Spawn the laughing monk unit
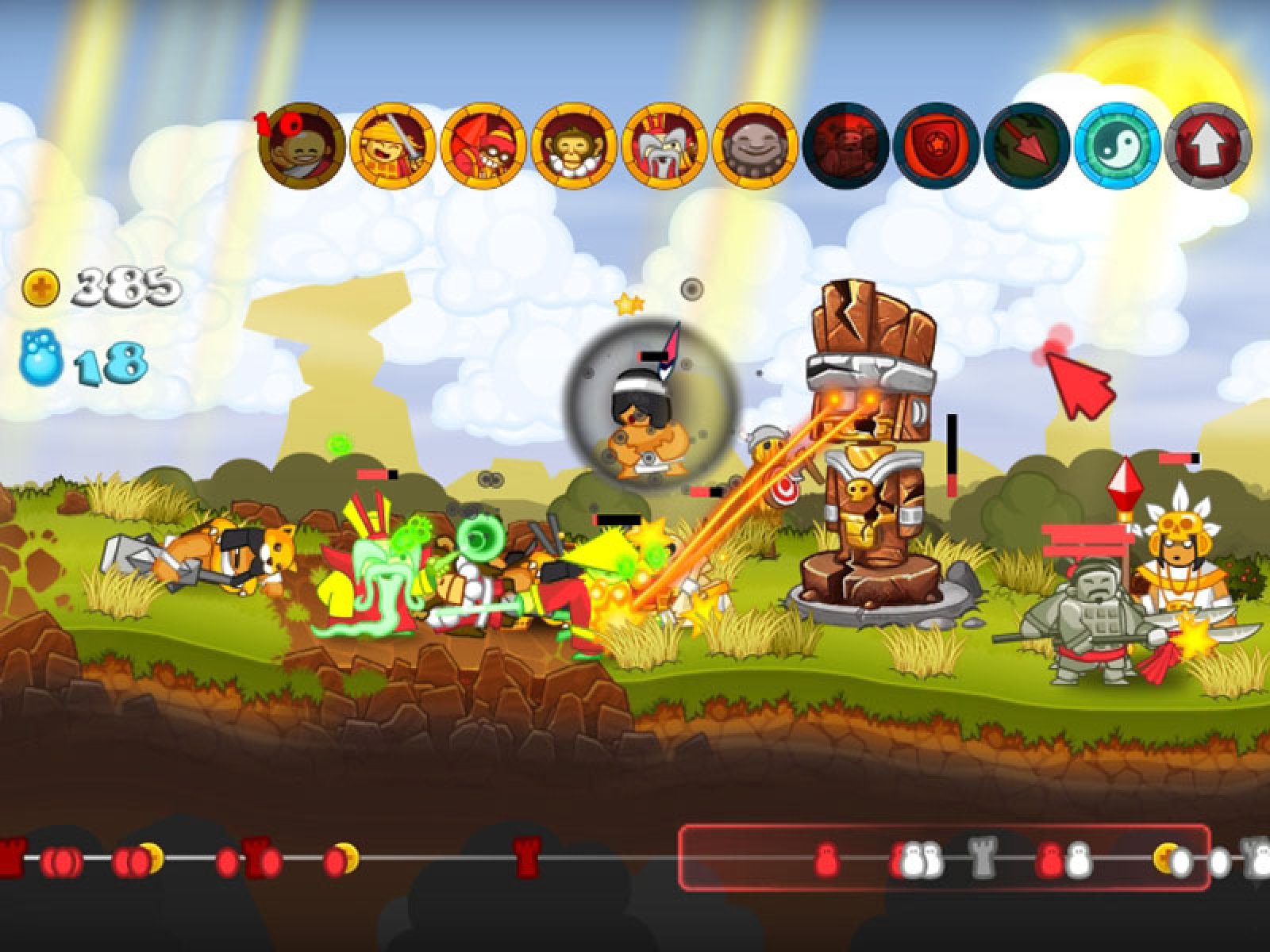The image size is (1270, 952). [302, 147]
